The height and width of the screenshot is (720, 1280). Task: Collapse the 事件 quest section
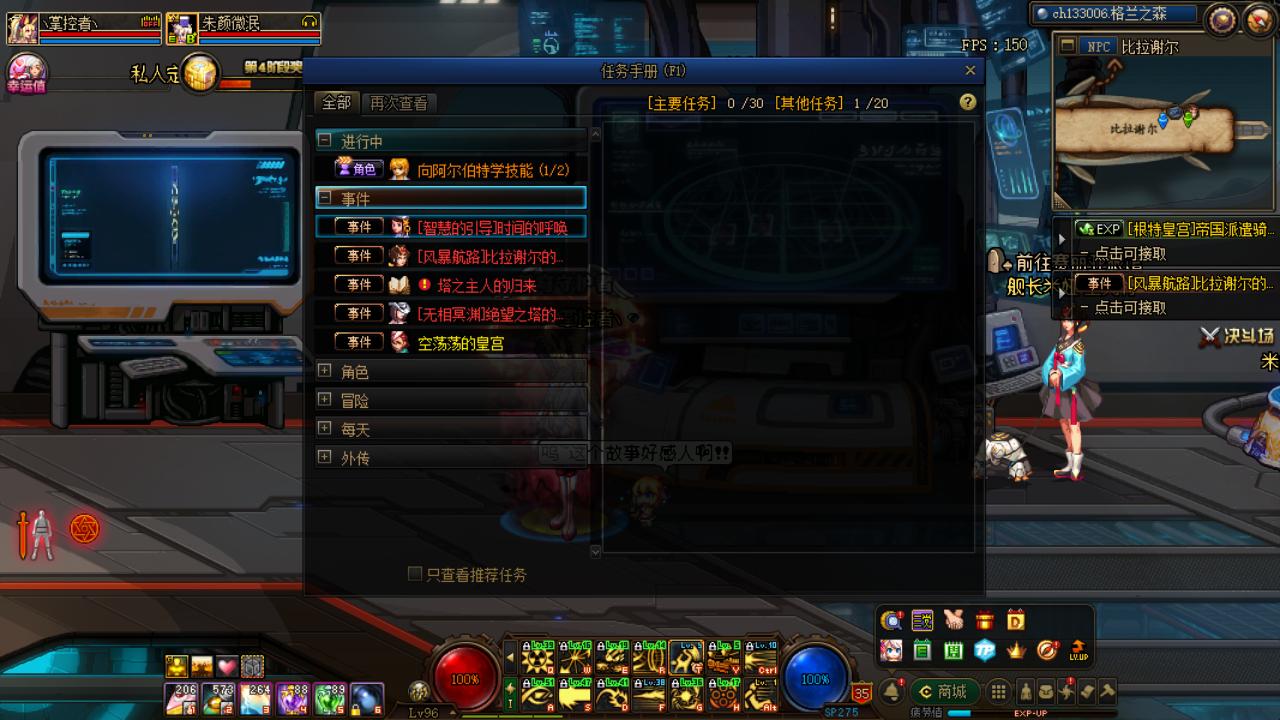click(x=327, y=198)
